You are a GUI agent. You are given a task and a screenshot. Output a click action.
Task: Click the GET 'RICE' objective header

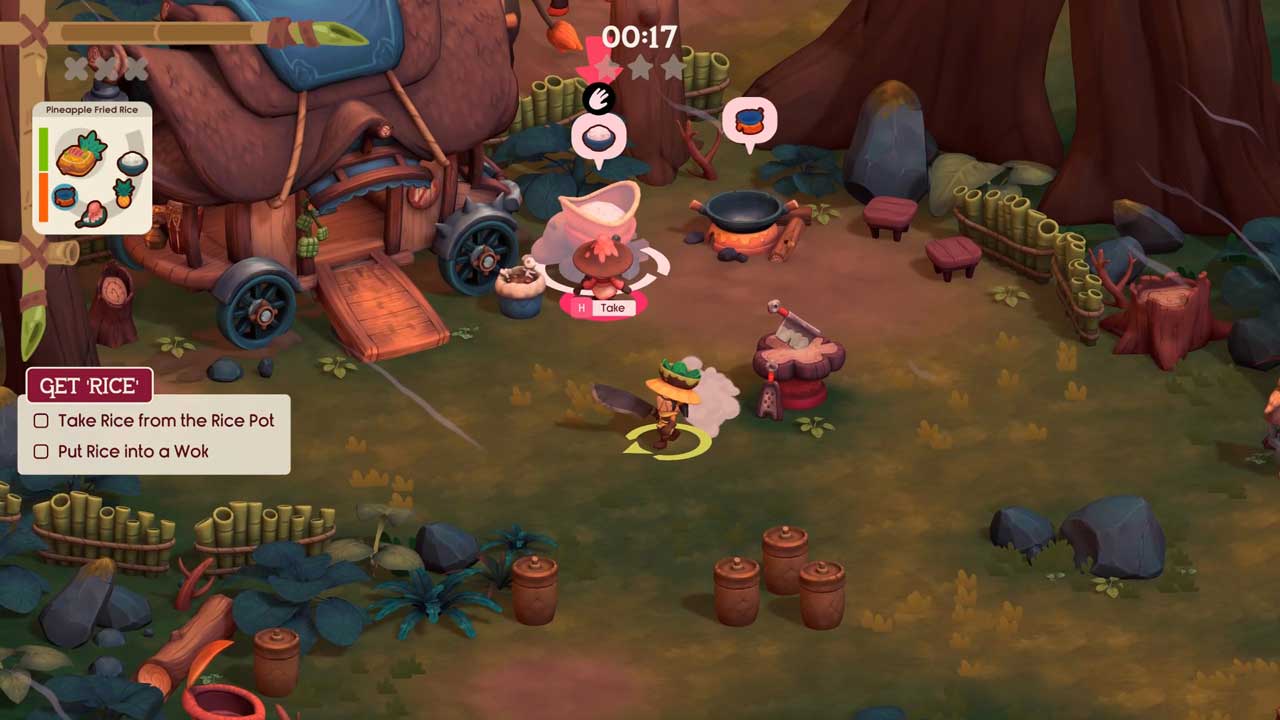point(89,386)
